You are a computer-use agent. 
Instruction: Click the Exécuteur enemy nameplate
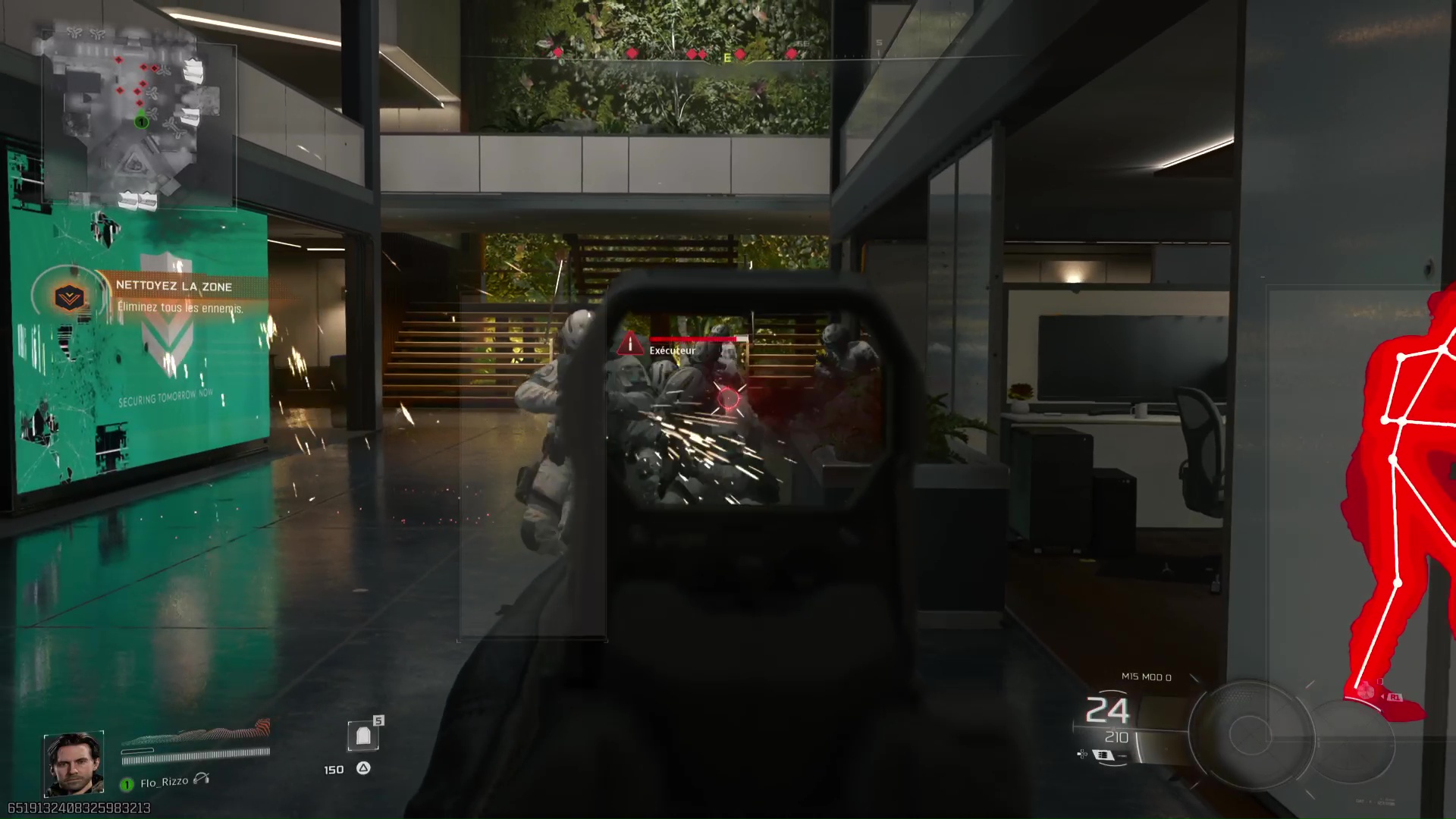coord(672,350)
